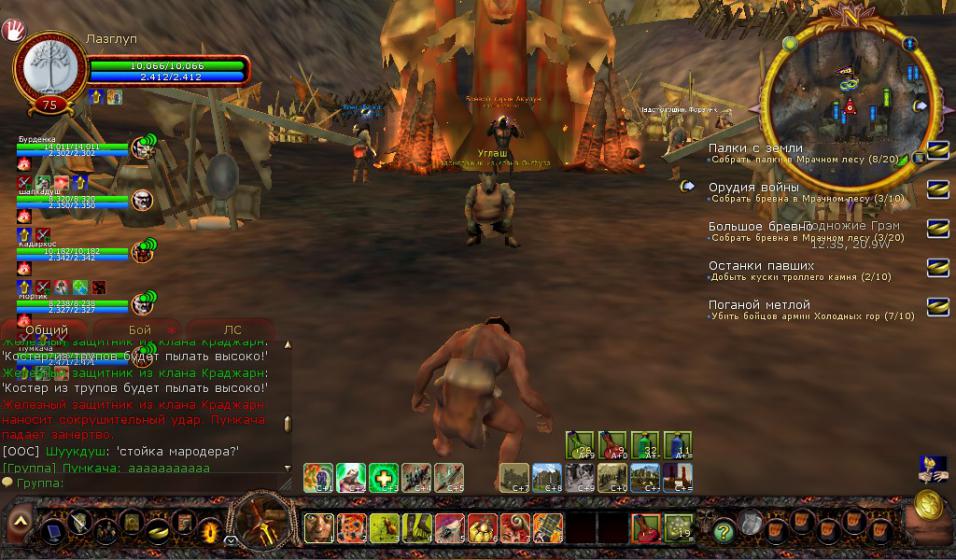The width and height of the screenshot is (956, 560).
Task: Expand the menu arrow at bottom left
Action: tap(19, 522)
